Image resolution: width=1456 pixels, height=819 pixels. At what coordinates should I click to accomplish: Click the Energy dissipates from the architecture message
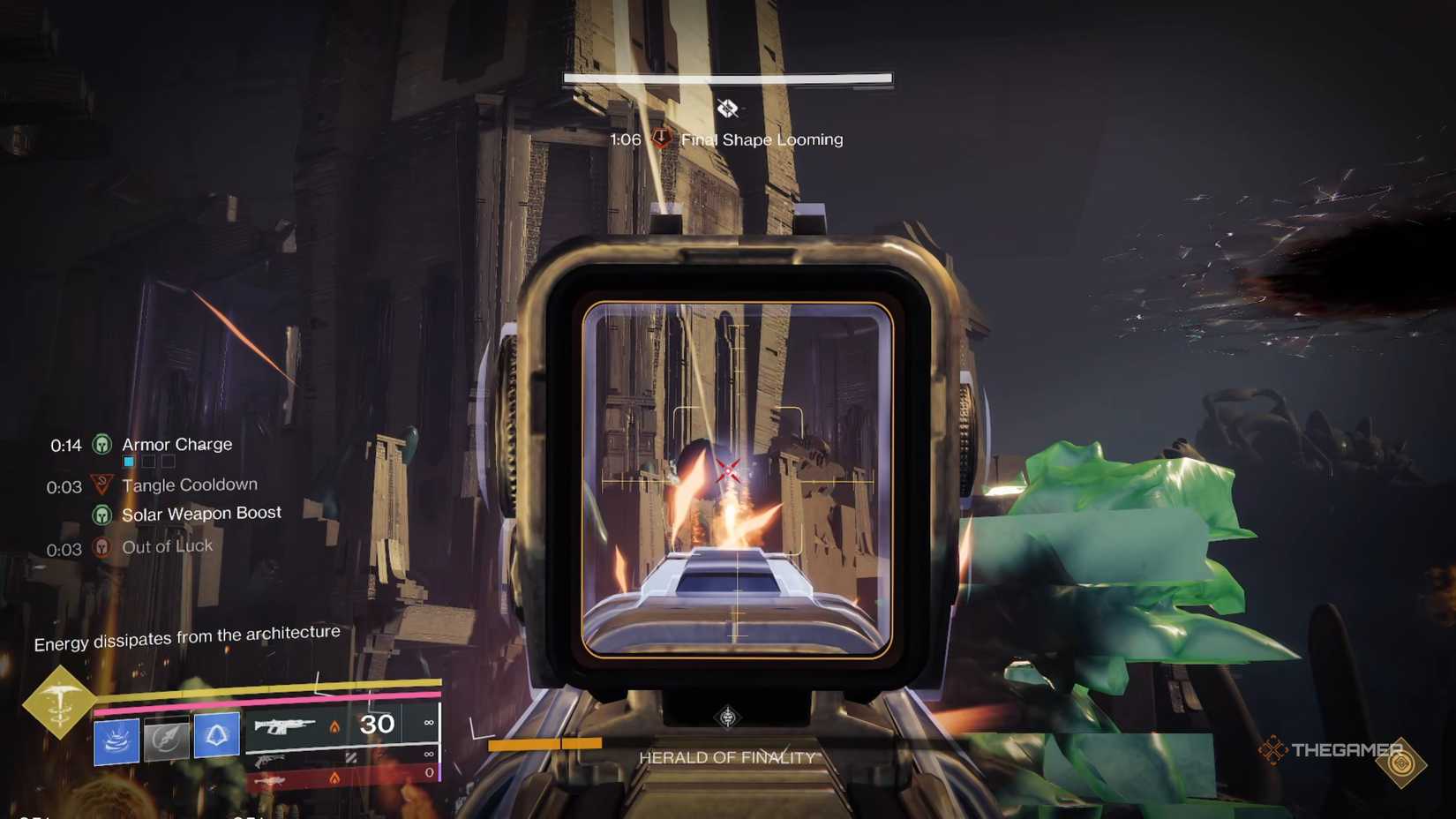pos(186,637)
